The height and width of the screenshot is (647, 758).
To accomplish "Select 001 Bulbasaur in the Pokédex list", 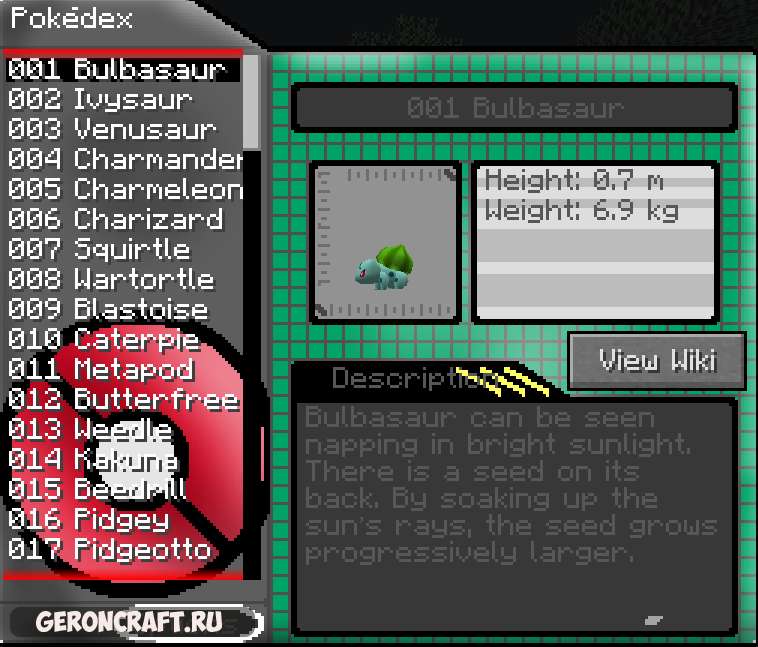I will point(118,70).
